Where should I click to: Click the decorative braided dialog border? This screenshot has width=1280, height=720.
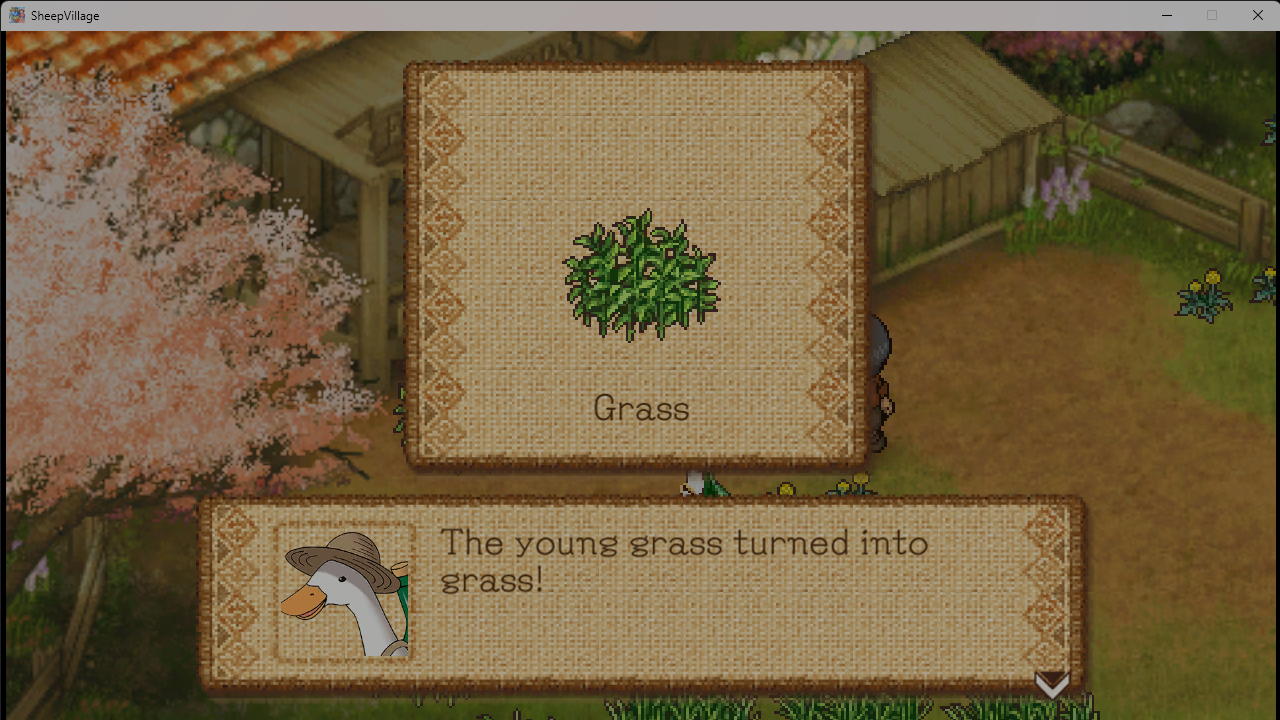(x=232, y=590)
